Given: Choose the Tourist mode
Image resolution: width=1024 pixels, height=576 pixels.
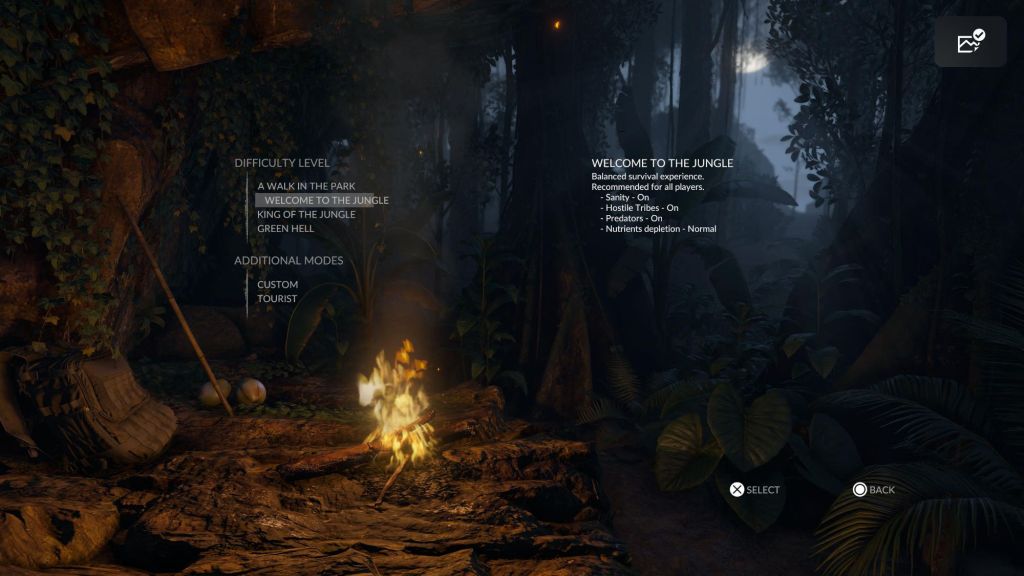Looking at the screenshot, I should [277, 299].
